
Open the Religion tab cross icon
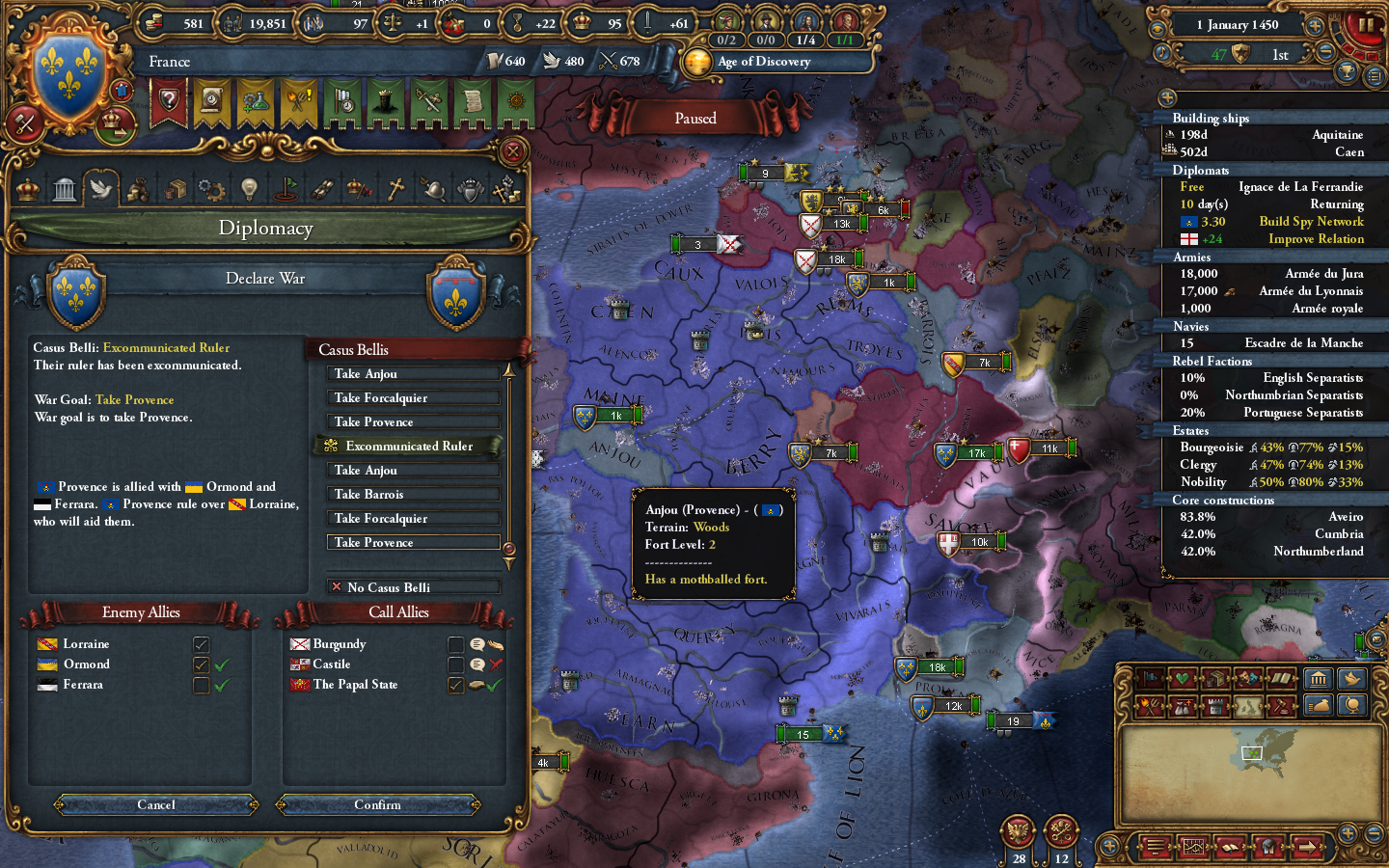tap(395, 189)
